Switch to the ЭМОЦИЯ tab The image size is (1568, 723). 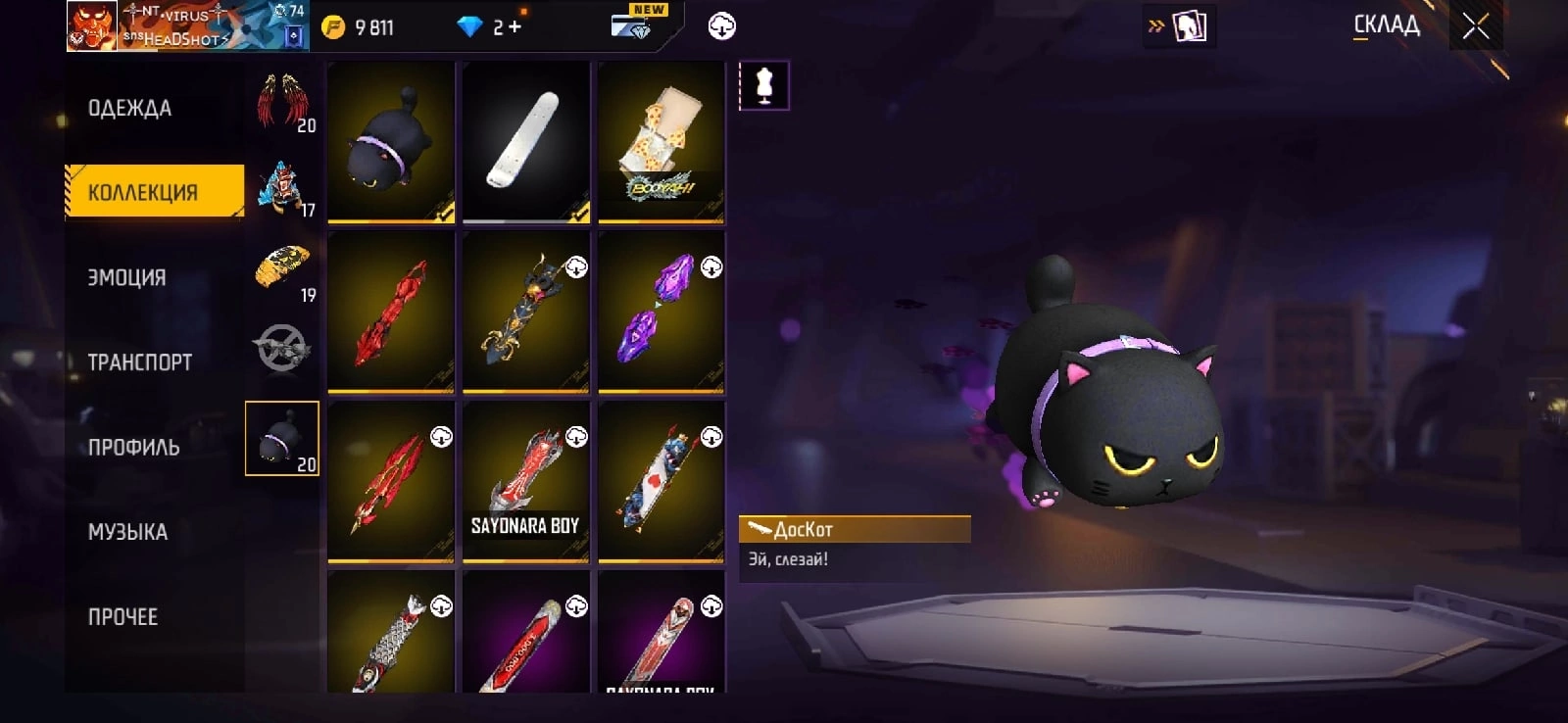127,277
